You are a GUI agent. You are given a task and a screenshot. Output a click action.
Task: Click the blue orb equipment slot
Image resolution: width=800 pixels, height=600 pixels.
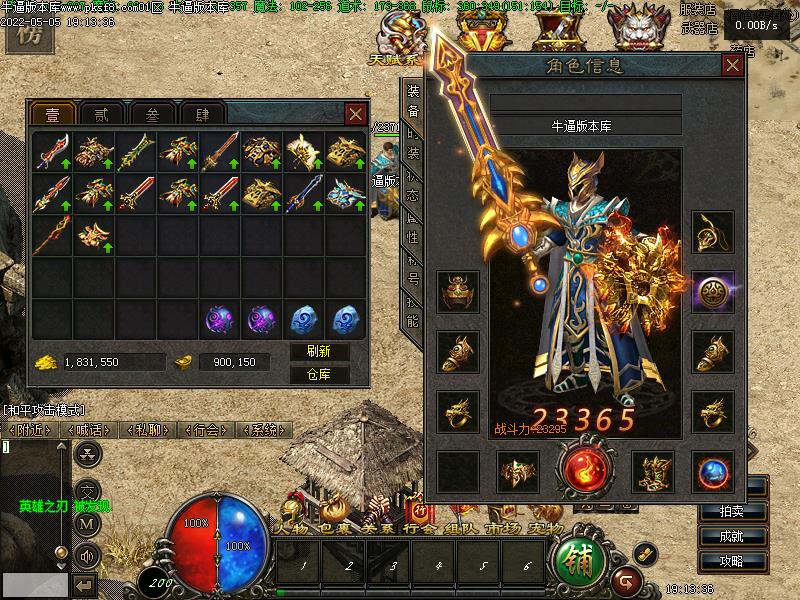point(712,471)
